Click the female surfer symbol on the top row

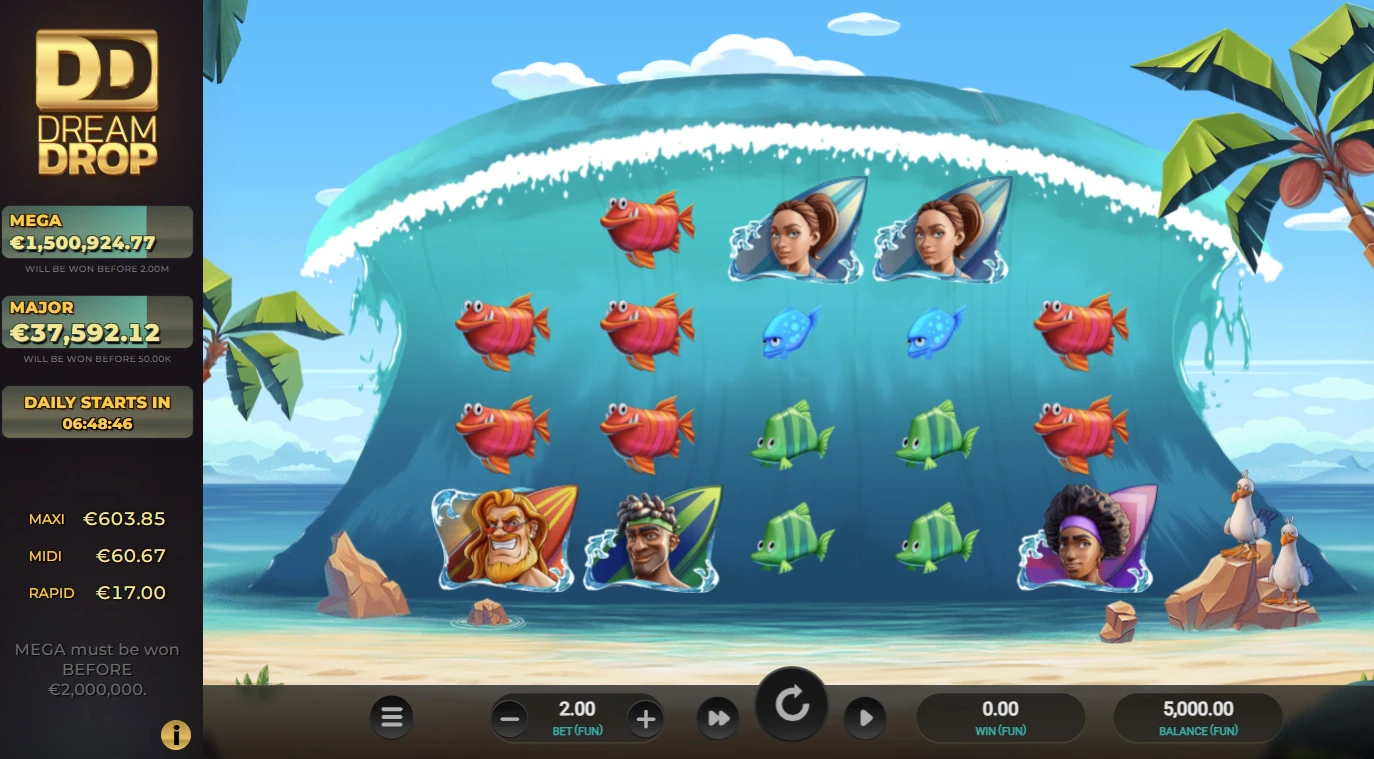point(796,228)
